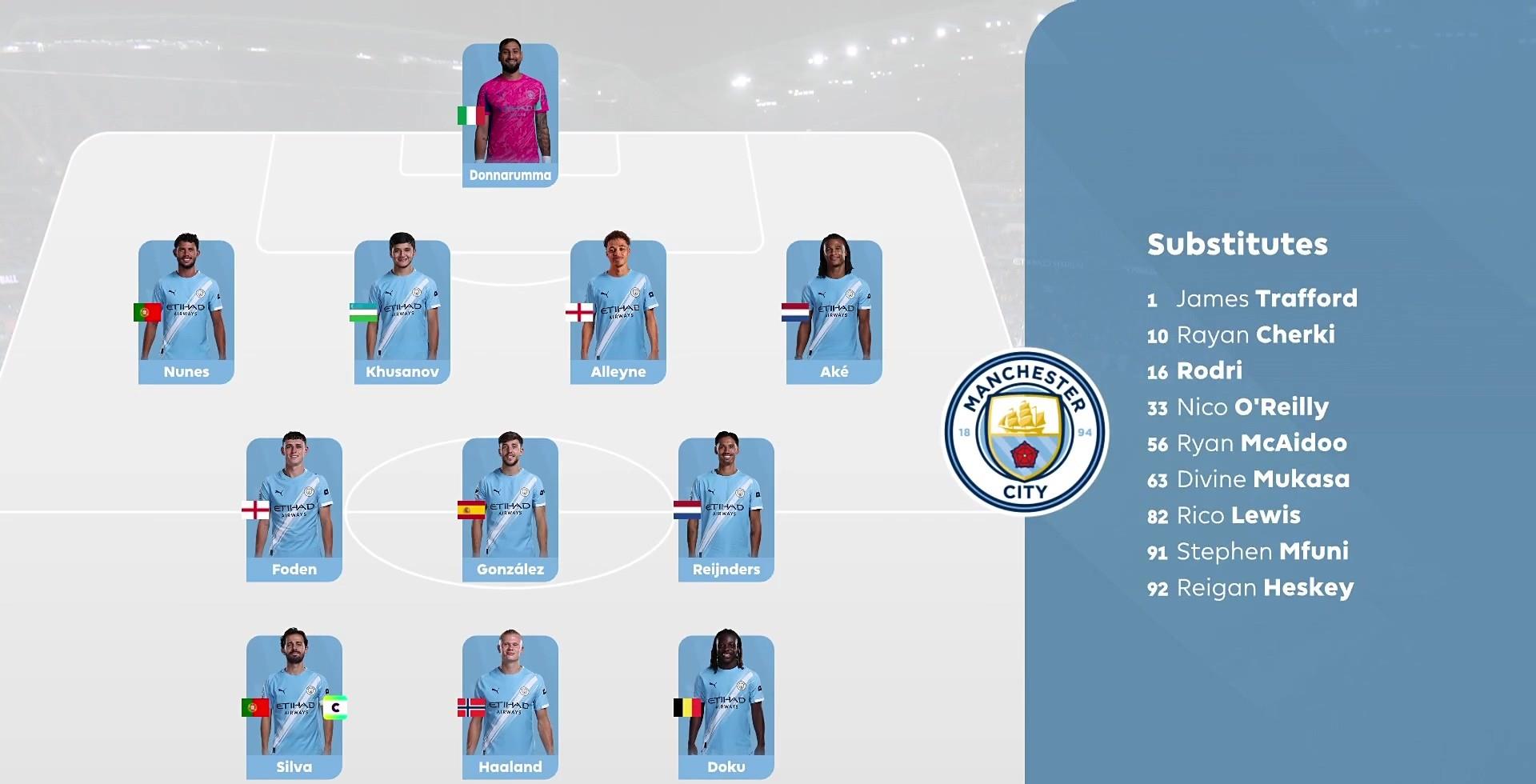Choose the Nunes player card
This screenshot has height=784, width=1536.
186,311
